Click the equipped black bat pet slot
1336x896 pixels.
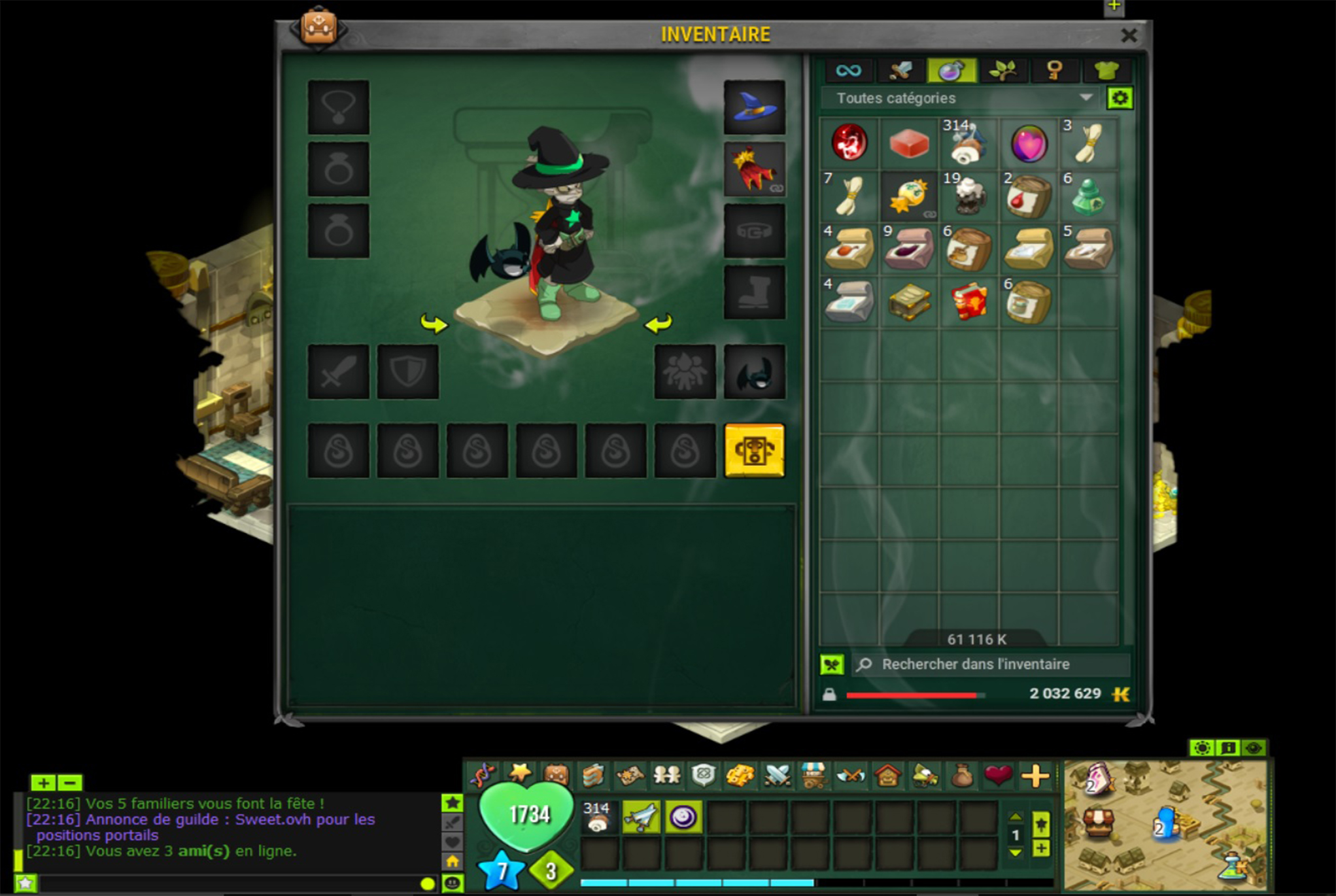click(754, 372)
